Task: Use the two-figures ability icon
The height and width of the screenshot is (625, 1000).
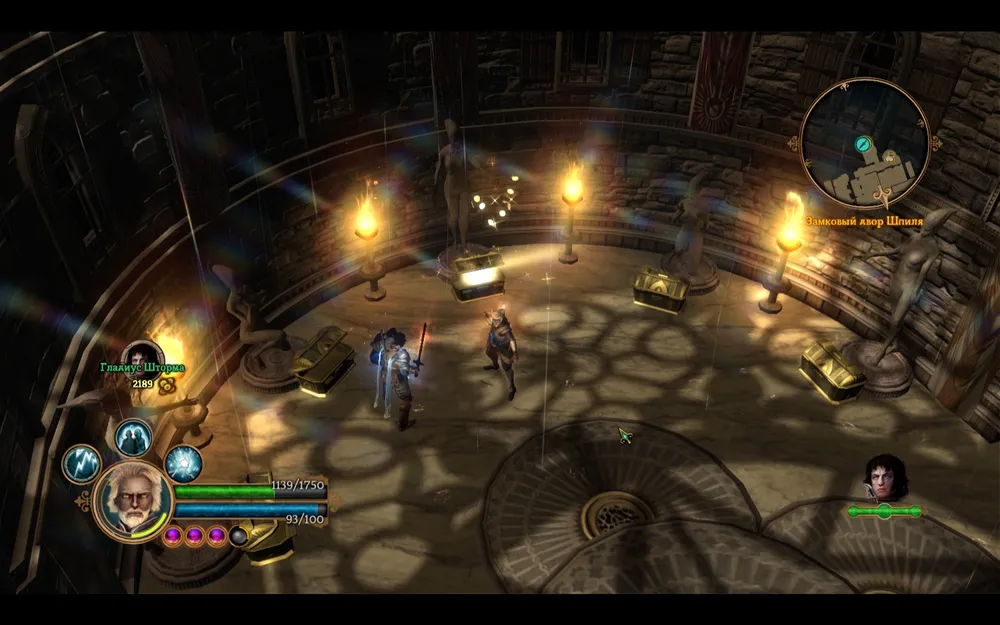Action: point(132,437)
